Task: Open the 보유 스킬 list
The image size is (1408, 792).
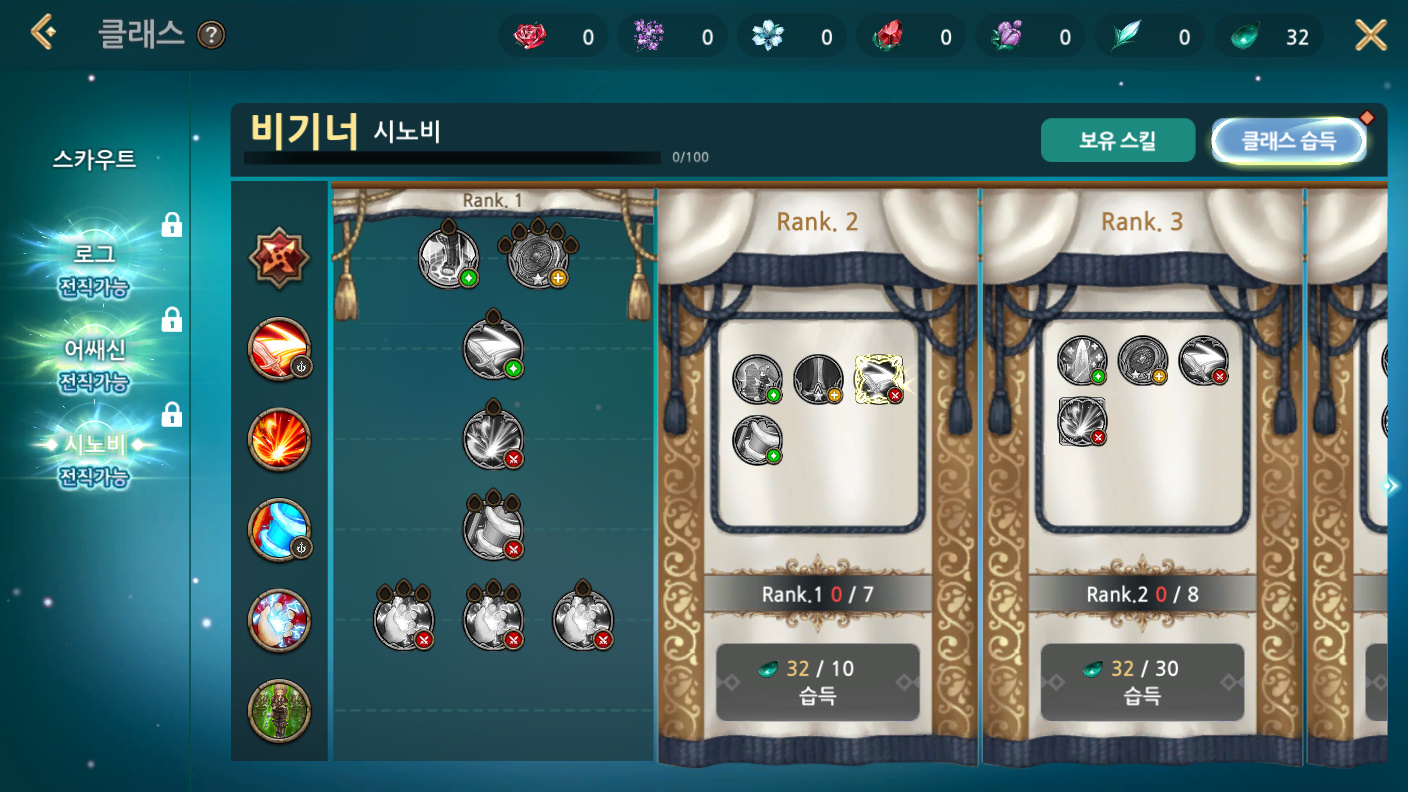Action: (1117, 140)
